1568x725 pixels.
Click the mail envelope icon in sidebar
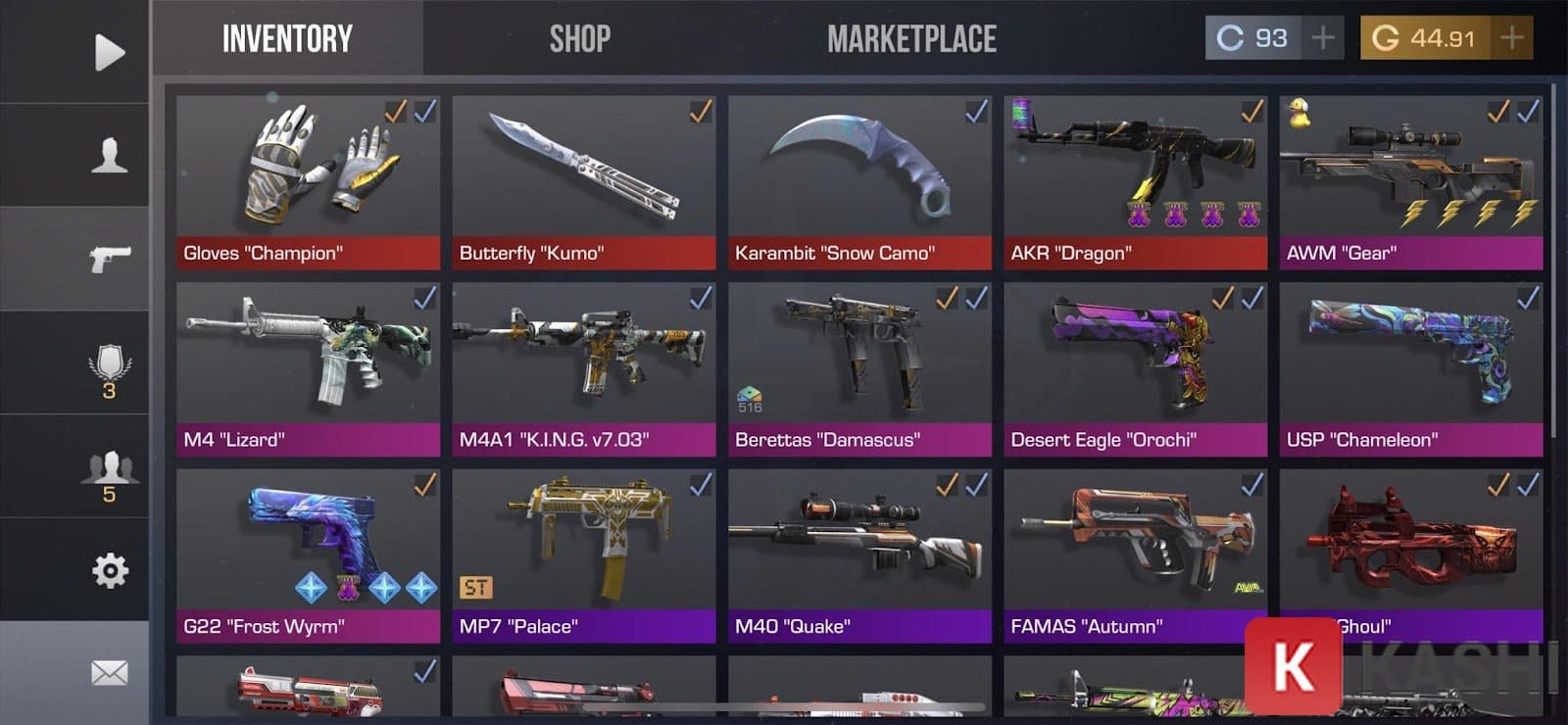click(111, 671)
